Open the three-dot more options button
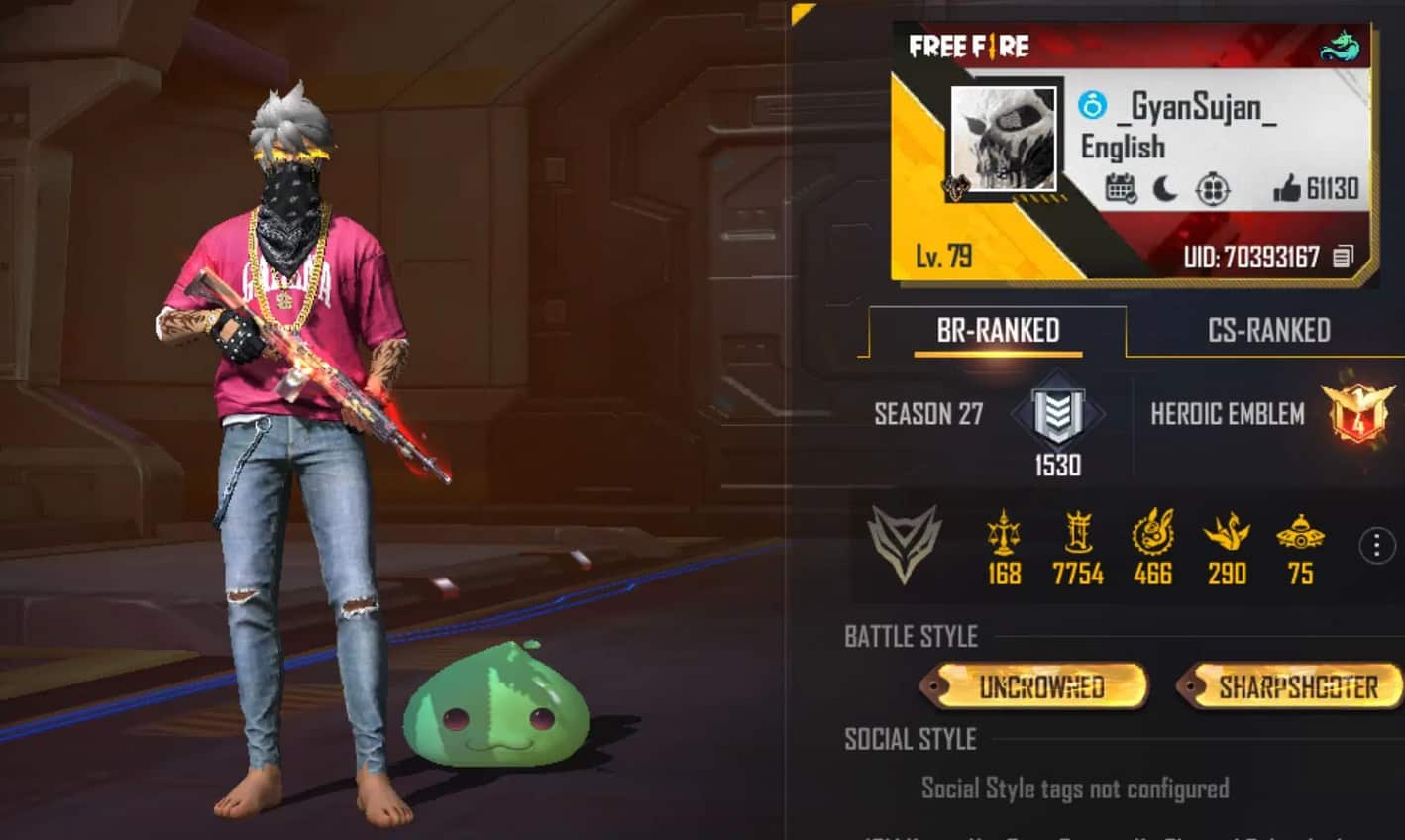Image resolution: width=1405 pixels, height=840 pixels. (x=1376, y=546)
